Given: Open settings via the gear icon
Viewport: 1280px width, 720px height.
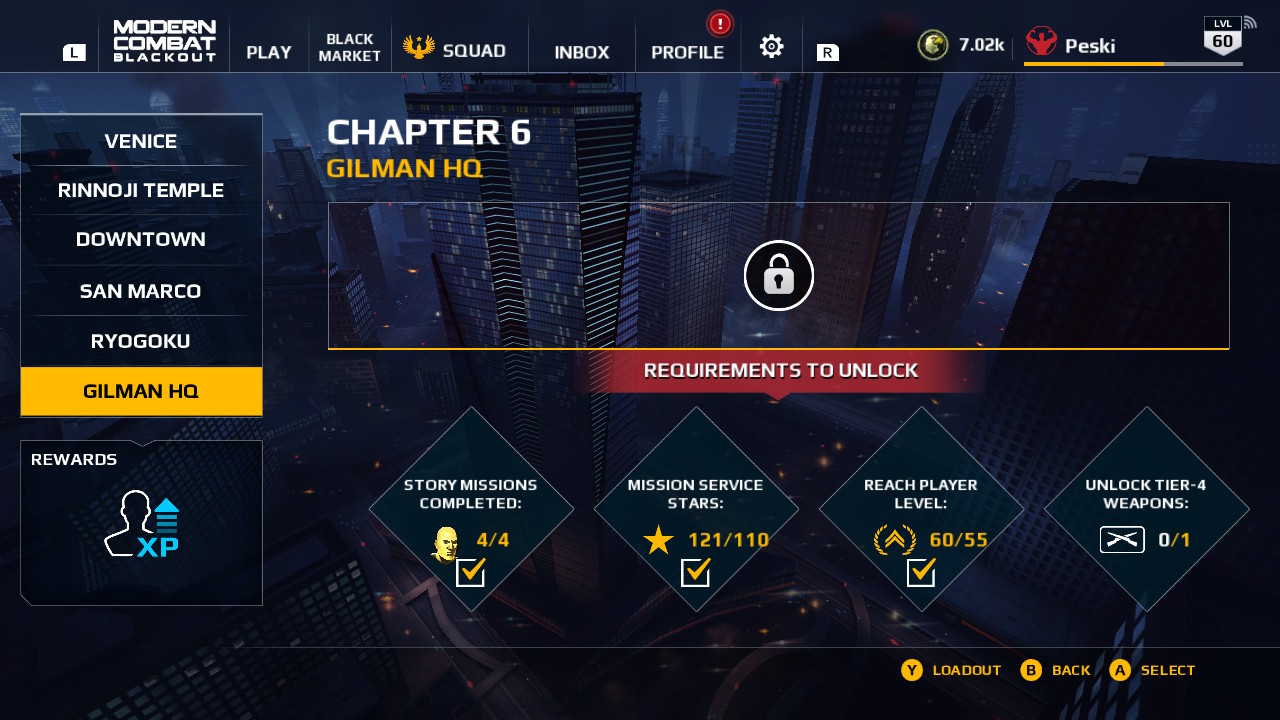Looking at the screenshot, I should click(771, 46).
